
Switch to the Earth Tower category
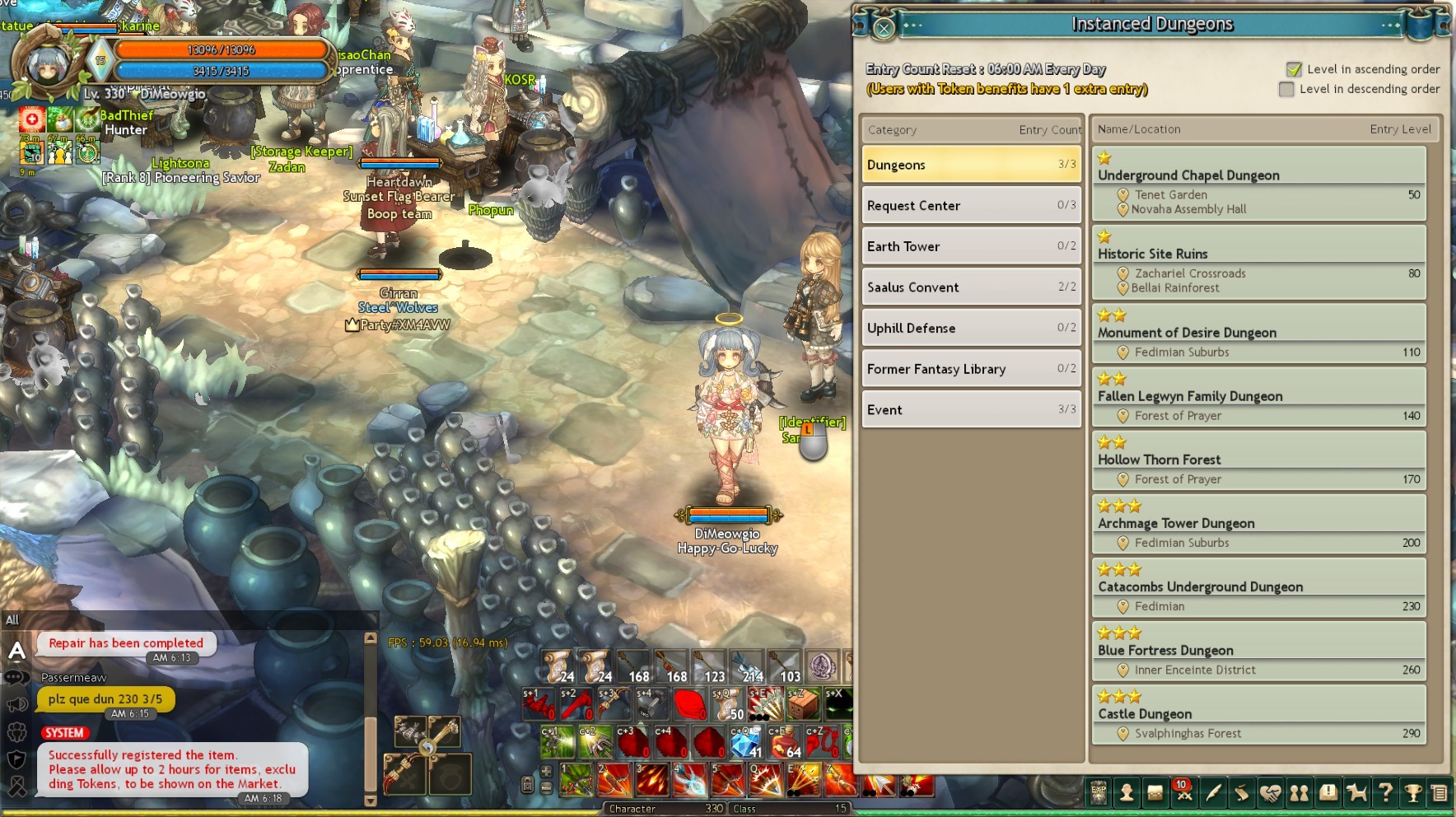[x=971, y=246]
